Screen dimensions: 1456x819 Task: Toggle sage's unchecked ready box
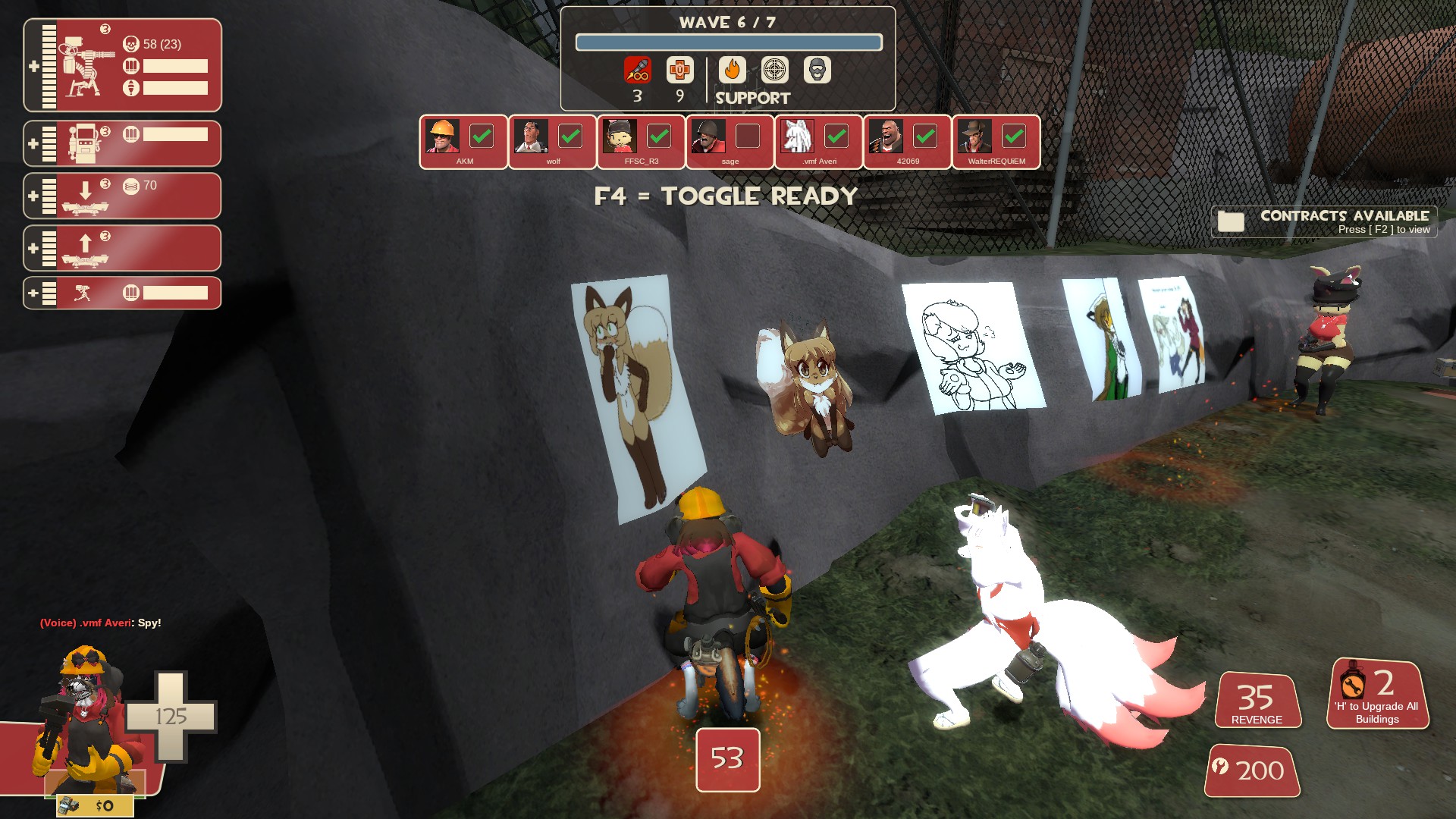point(748,136)
